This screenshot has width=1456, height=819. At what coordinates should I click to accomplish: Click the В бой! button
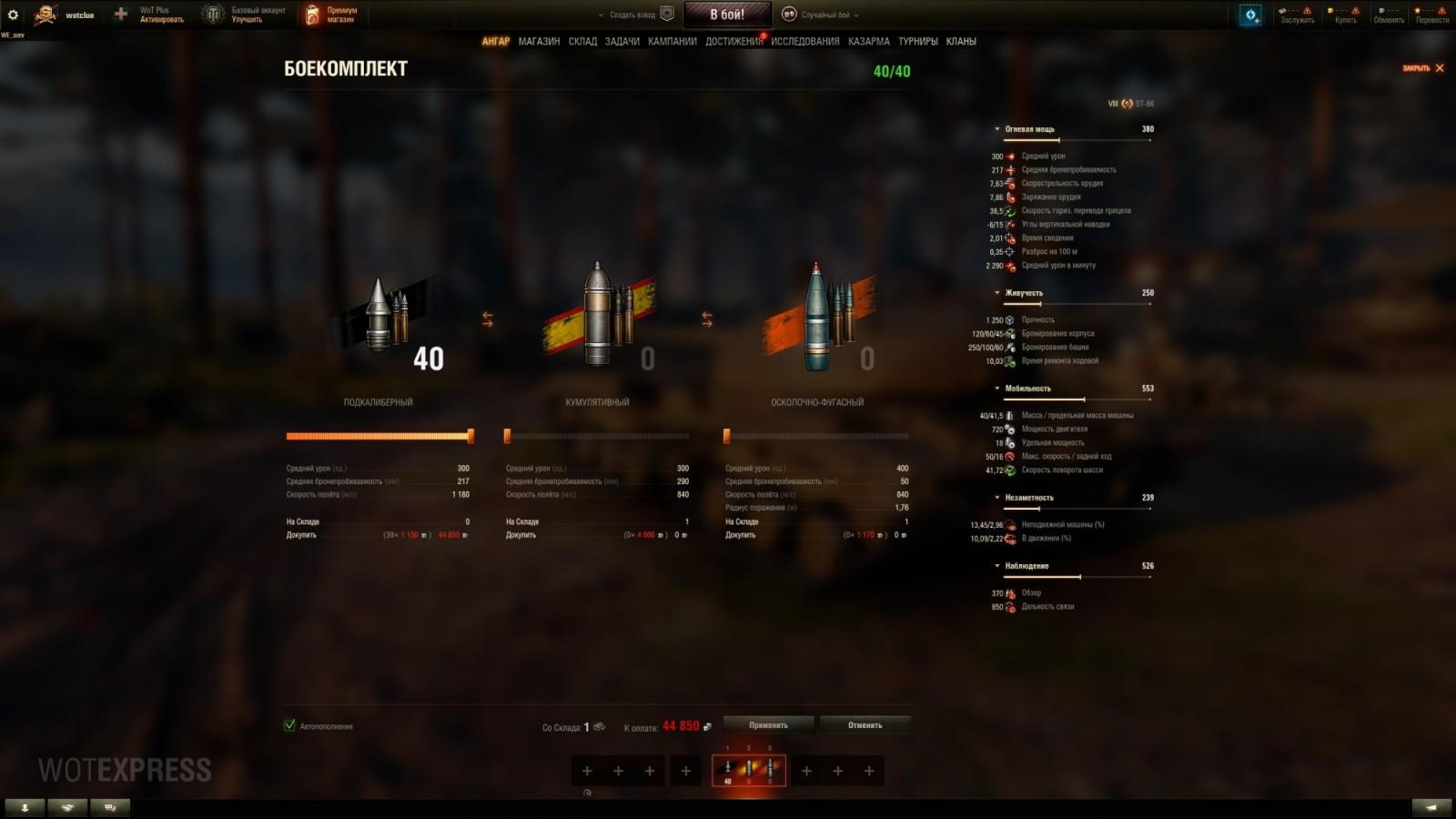click(x=728, y=13)
